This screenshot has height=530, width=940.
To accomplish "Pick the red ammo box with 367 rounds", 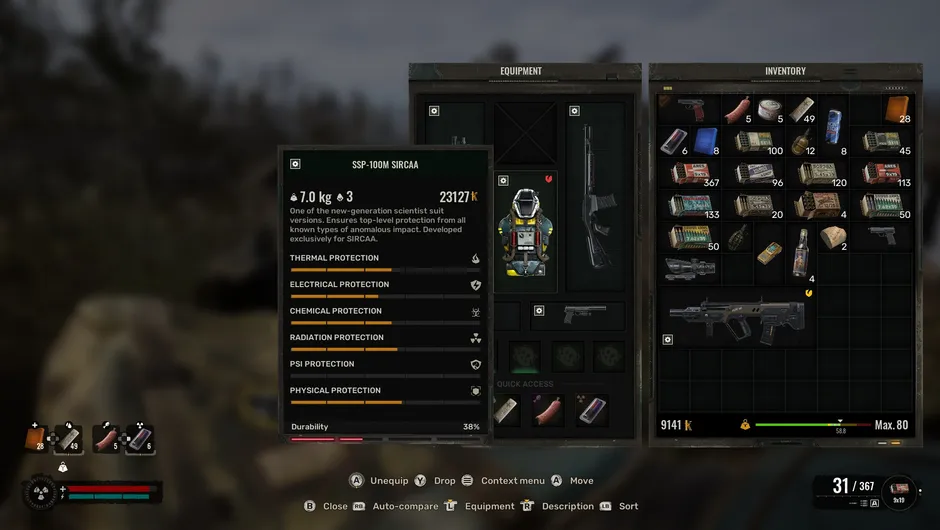I will [x=690, y=173].
